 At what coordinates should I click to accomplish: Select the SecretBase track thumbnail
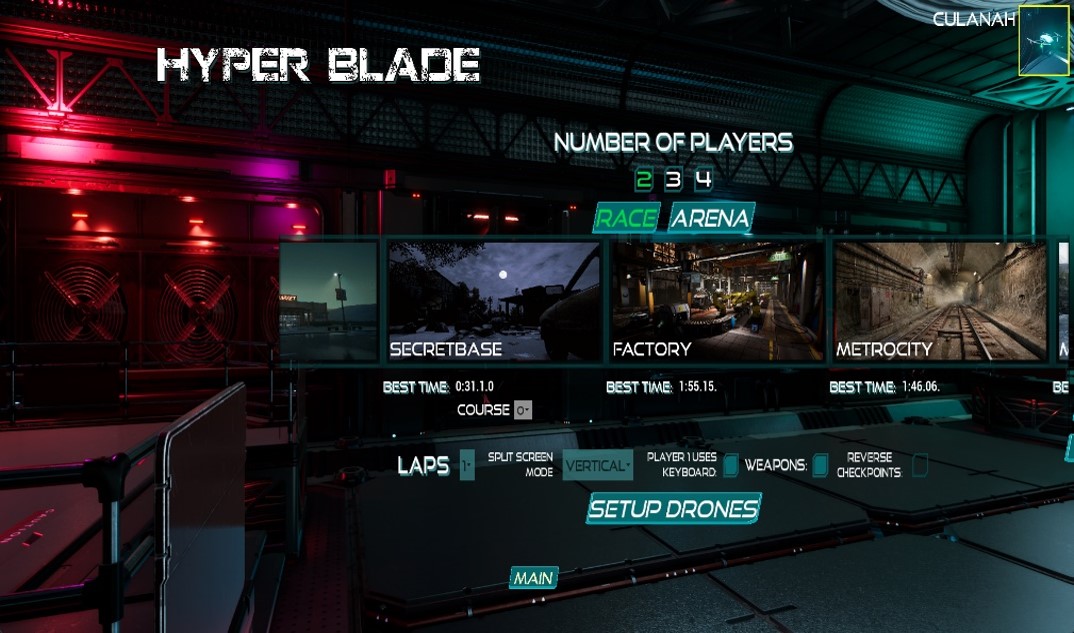tap(494, 300)
